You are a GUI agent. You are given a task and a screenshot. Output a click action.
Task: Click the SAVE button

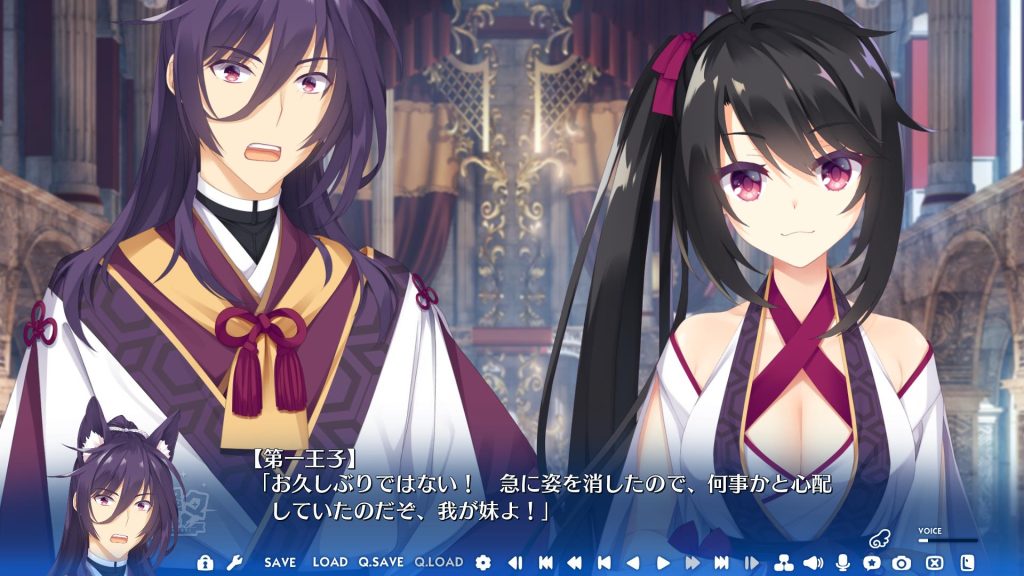(x=280, y=563)
